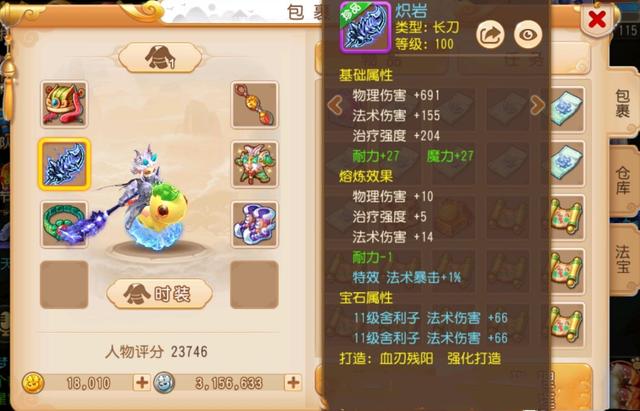Select the purple boots equipment slot
This screenshot has height=411, width=640.
click(254, 224)
